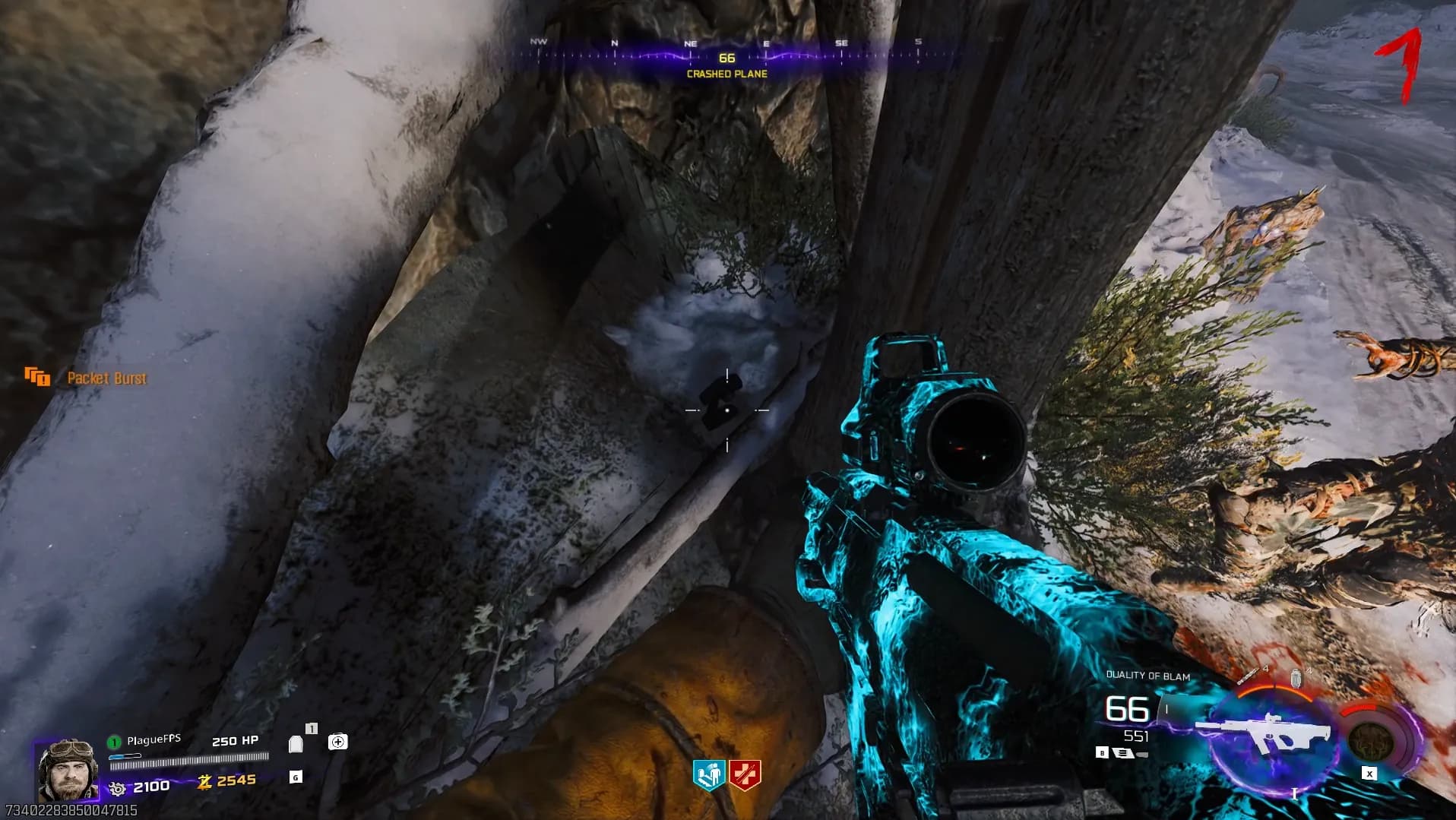
Task: Select the Duality of Blam weapon icon
Action: pos(1265,735)
